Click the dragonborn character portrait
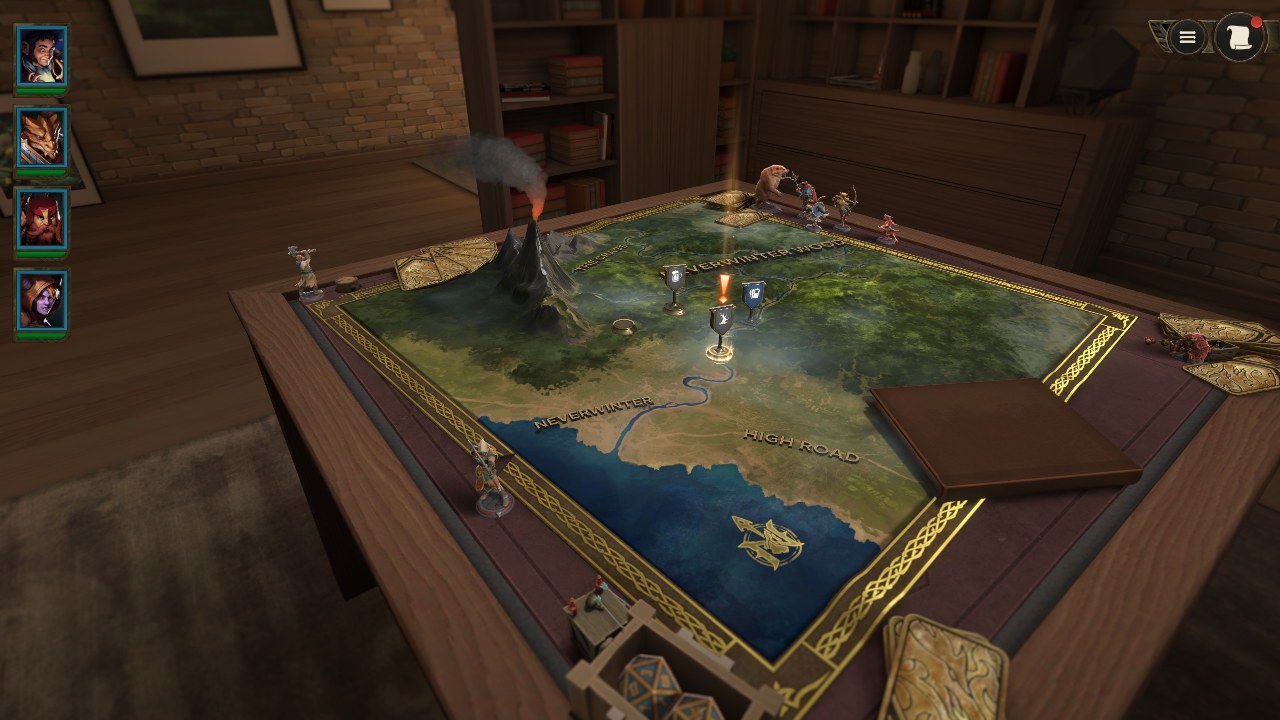Viewport: 1280px width, 720px height. [42, 136]
